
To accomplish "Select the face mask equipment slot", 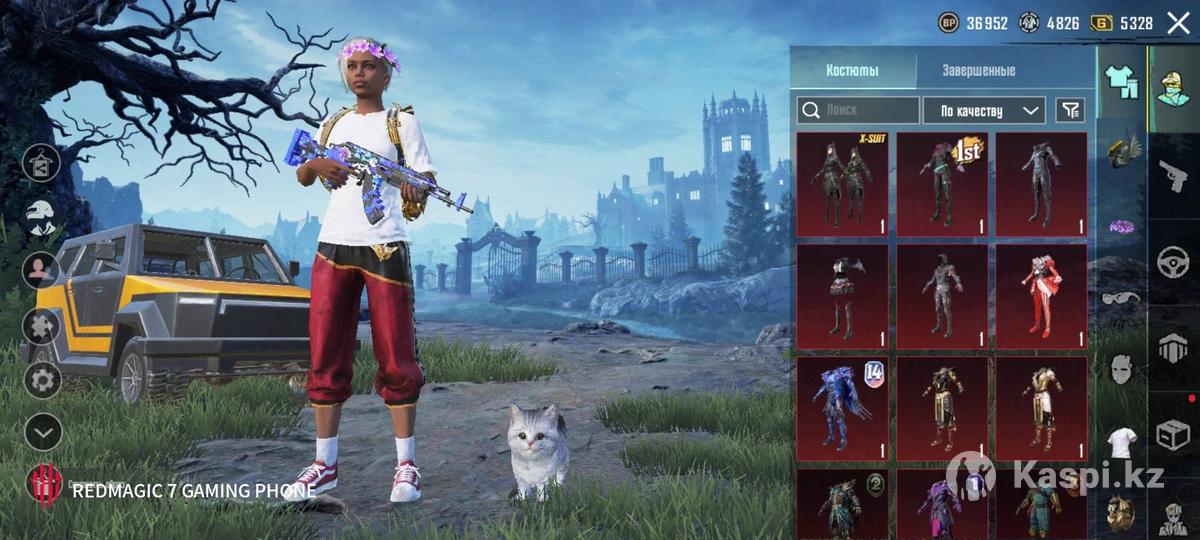I will [1122, 369].
